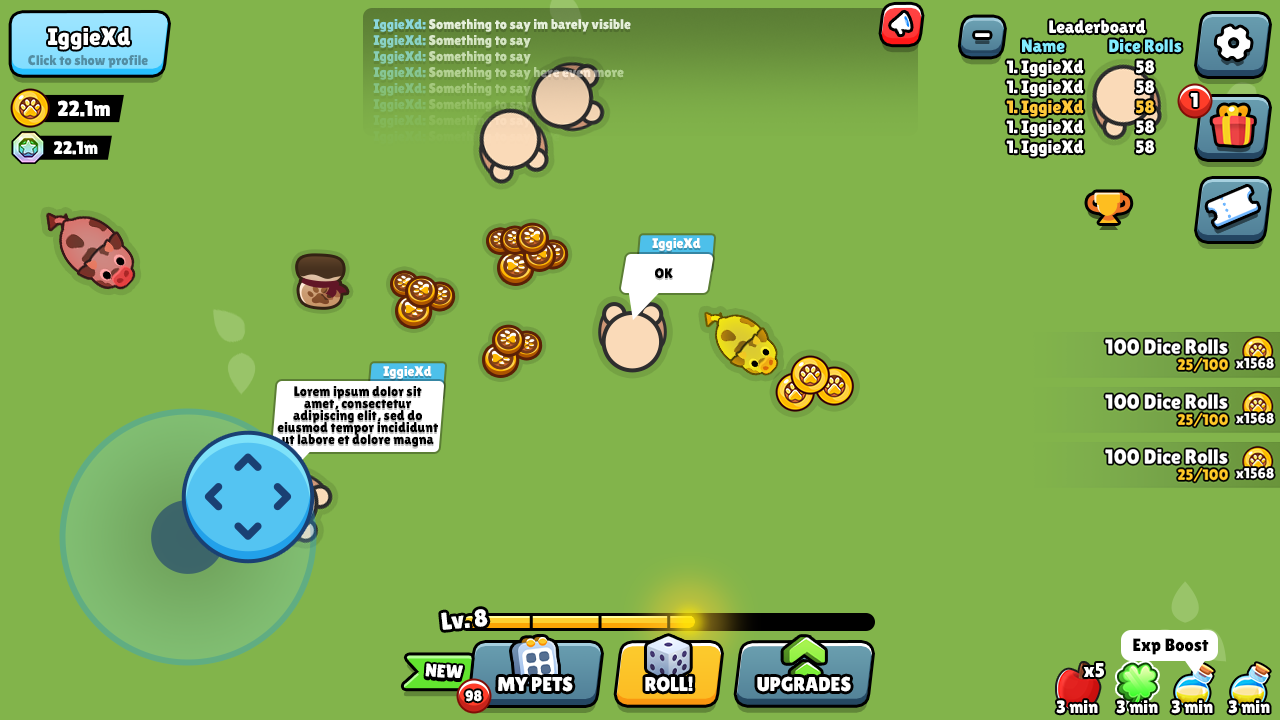Open the blue ticket icon

(1232, 210)
